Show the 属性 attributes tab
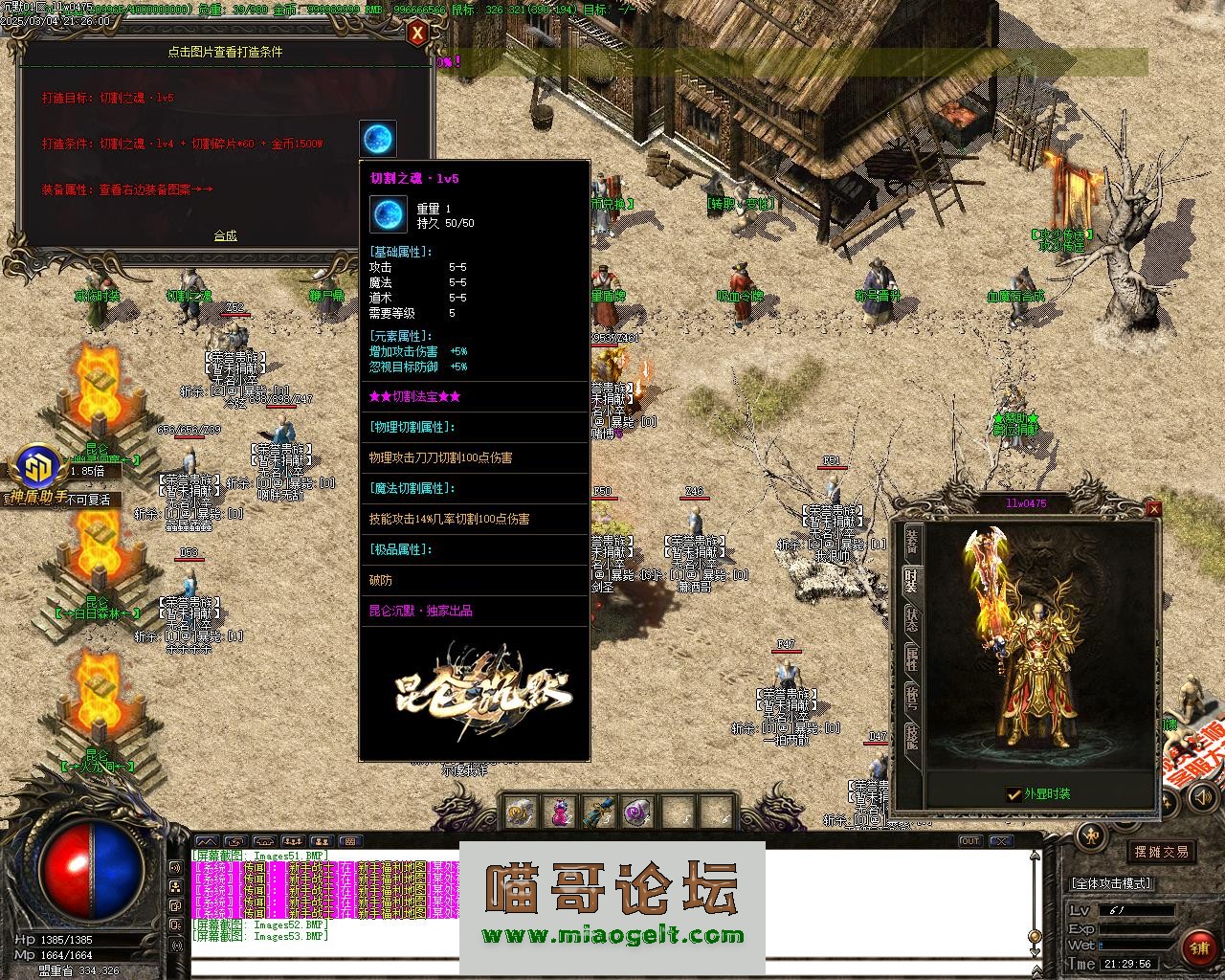This screenshot has width=1225, height=980. click(911, 660)
